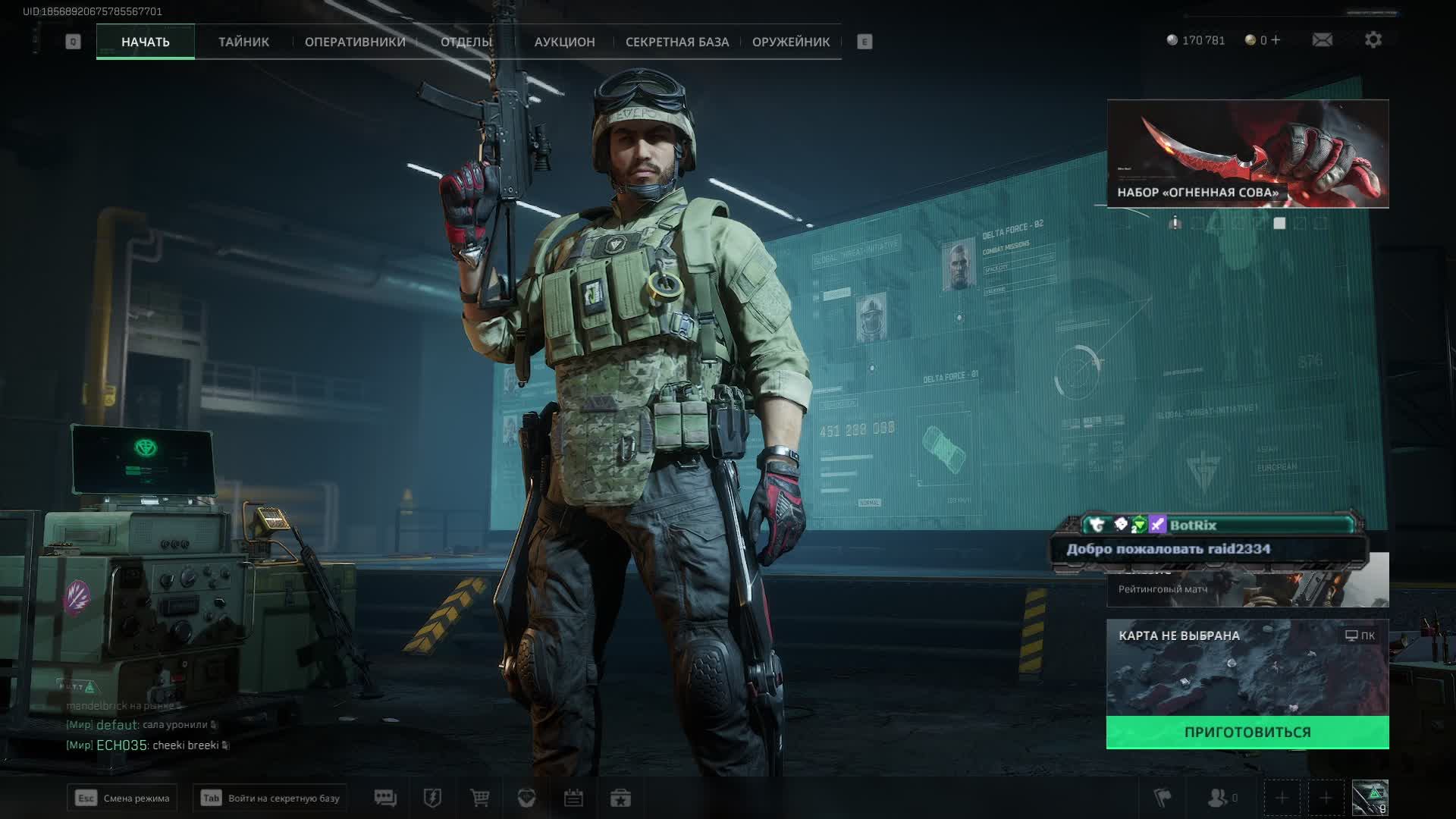Click the player avatar thumbnail
Image resolution: width=1456 pixels, height=819 pixels.
(x=1370, y=798)
